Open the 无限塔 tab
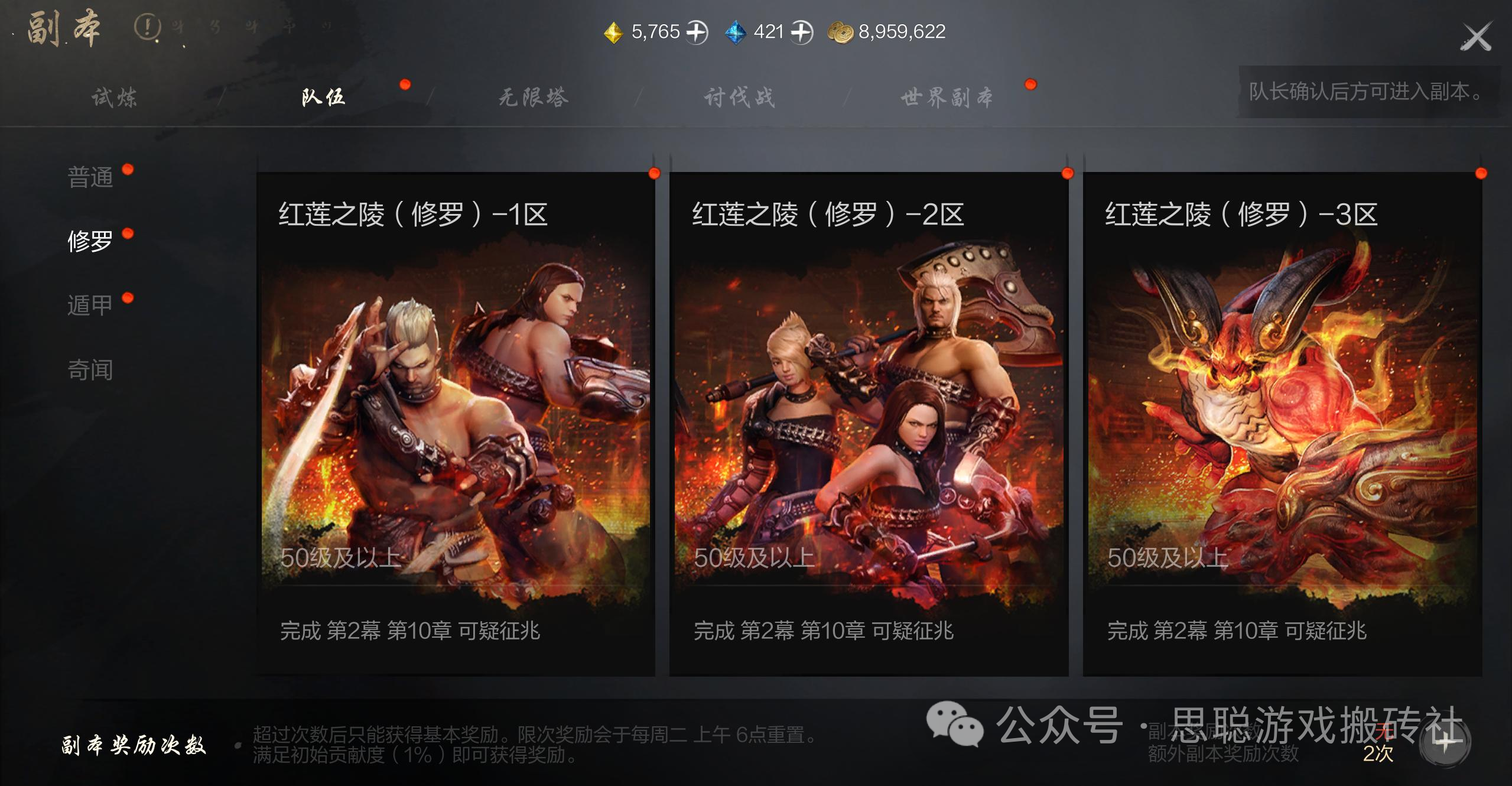This screenshot has height=786, width=1512. tap(533, 98)
